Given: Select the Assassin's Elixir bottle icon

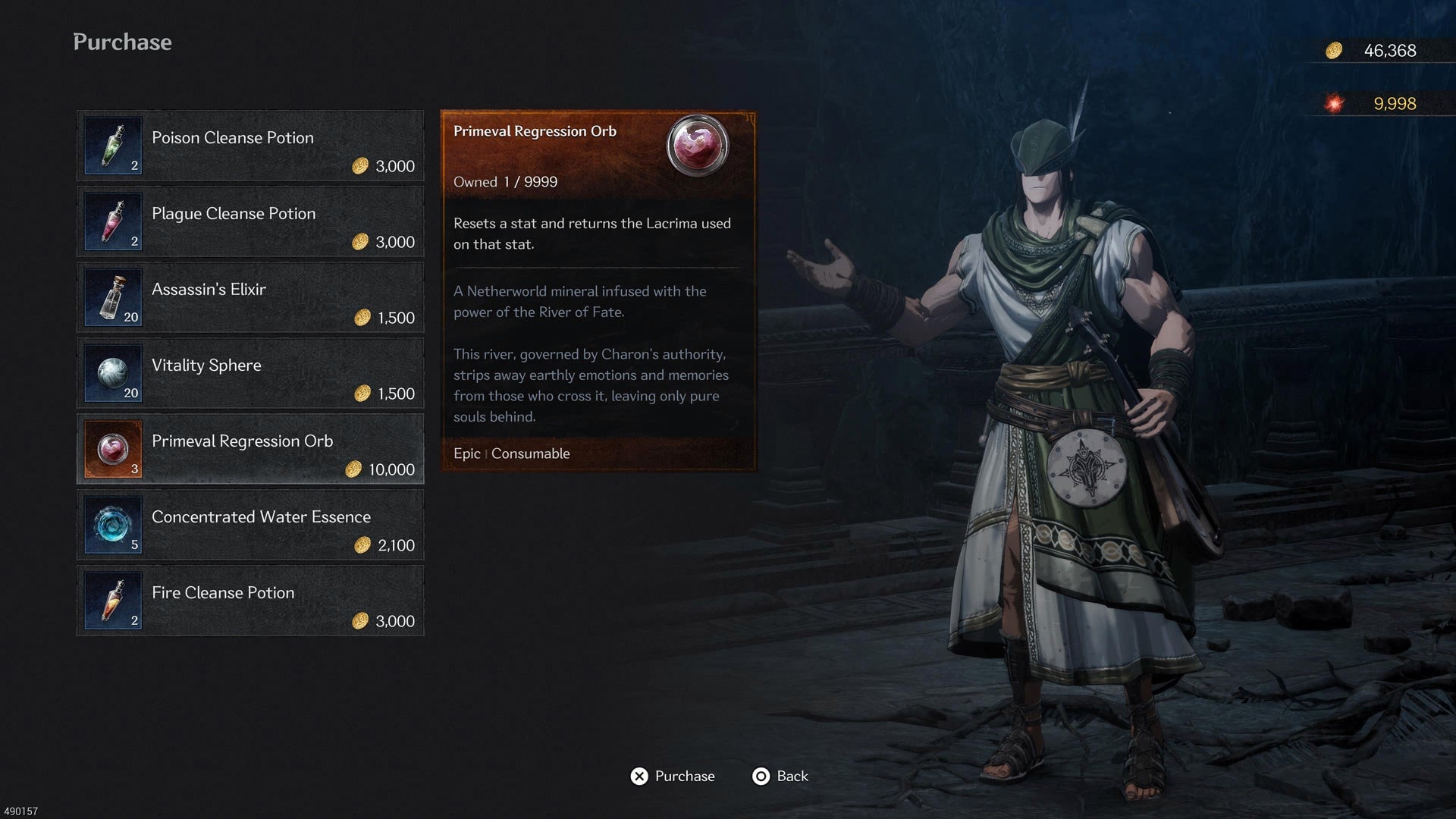Looking at the screenshot, I should 112,298.
